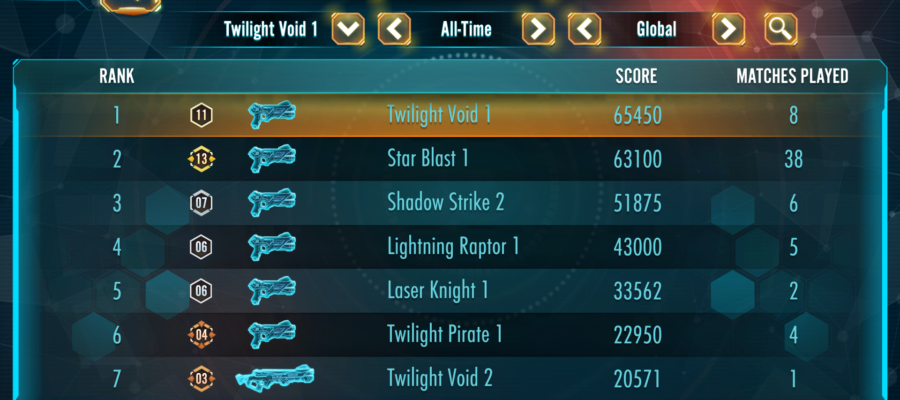Open the Twilight Void 1 dropdown arrow
The image size is (900, 400).
(x=348, y=29)
